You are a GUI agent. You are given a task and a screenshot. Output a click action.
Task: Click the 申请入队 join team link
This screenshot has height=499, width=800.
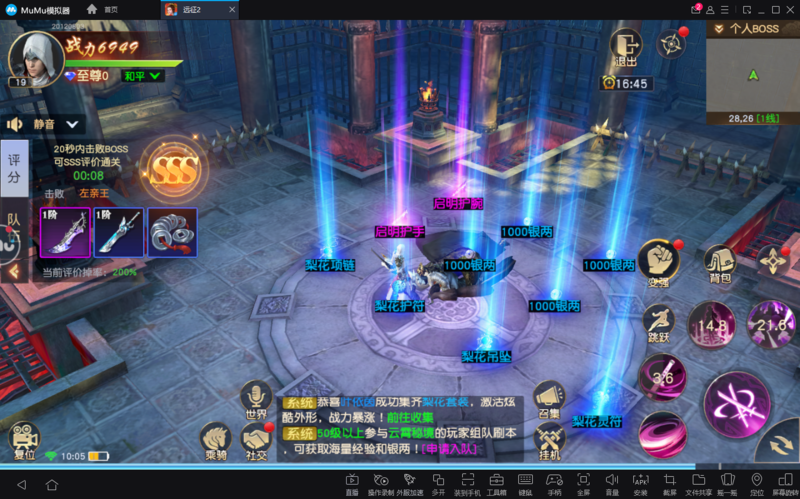pyautogui.click(x=445, y=450)
